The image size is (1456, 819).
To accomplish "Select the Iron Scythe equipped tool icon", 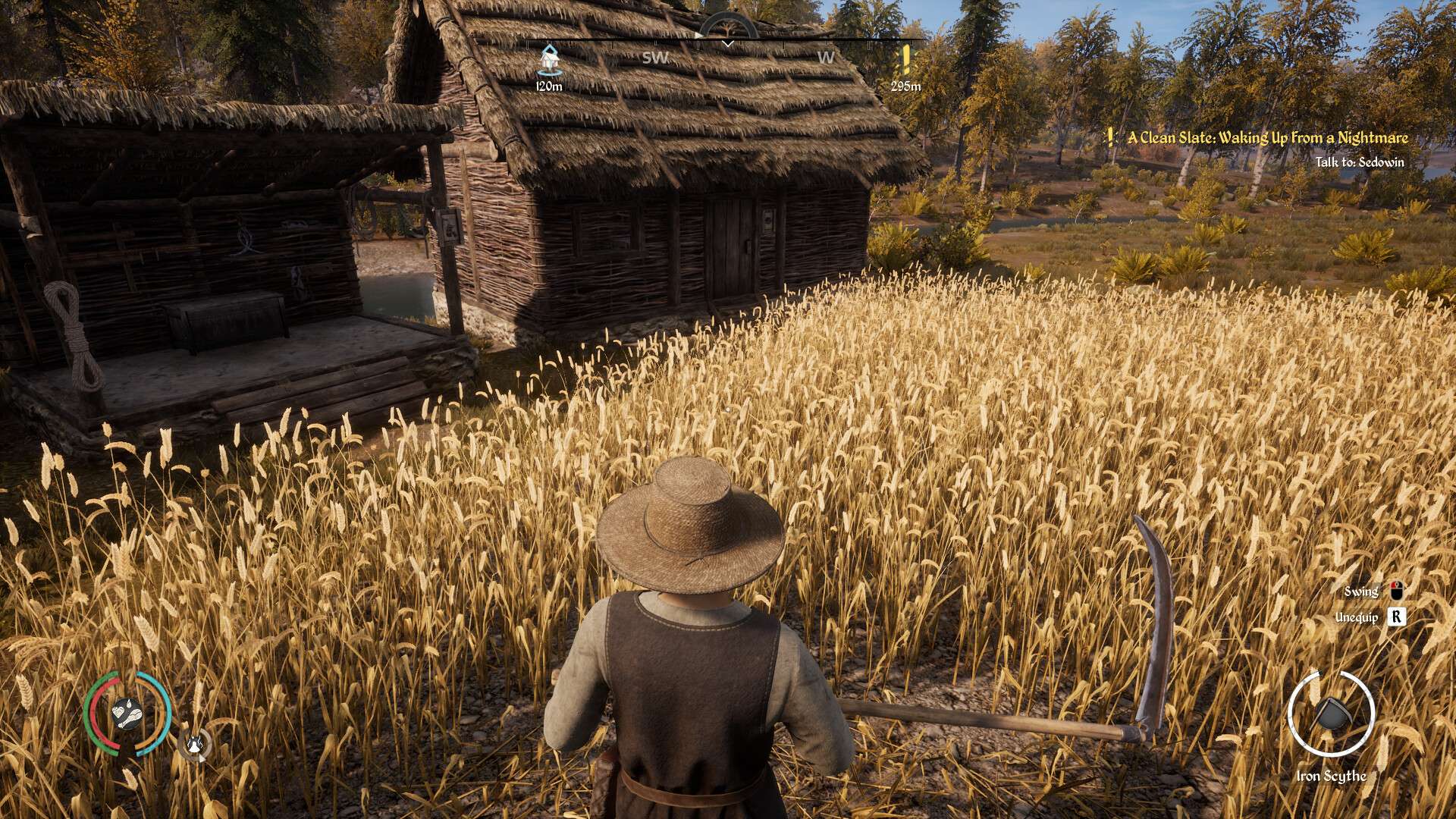I will pyautogui.click(x=1331, y=714).
